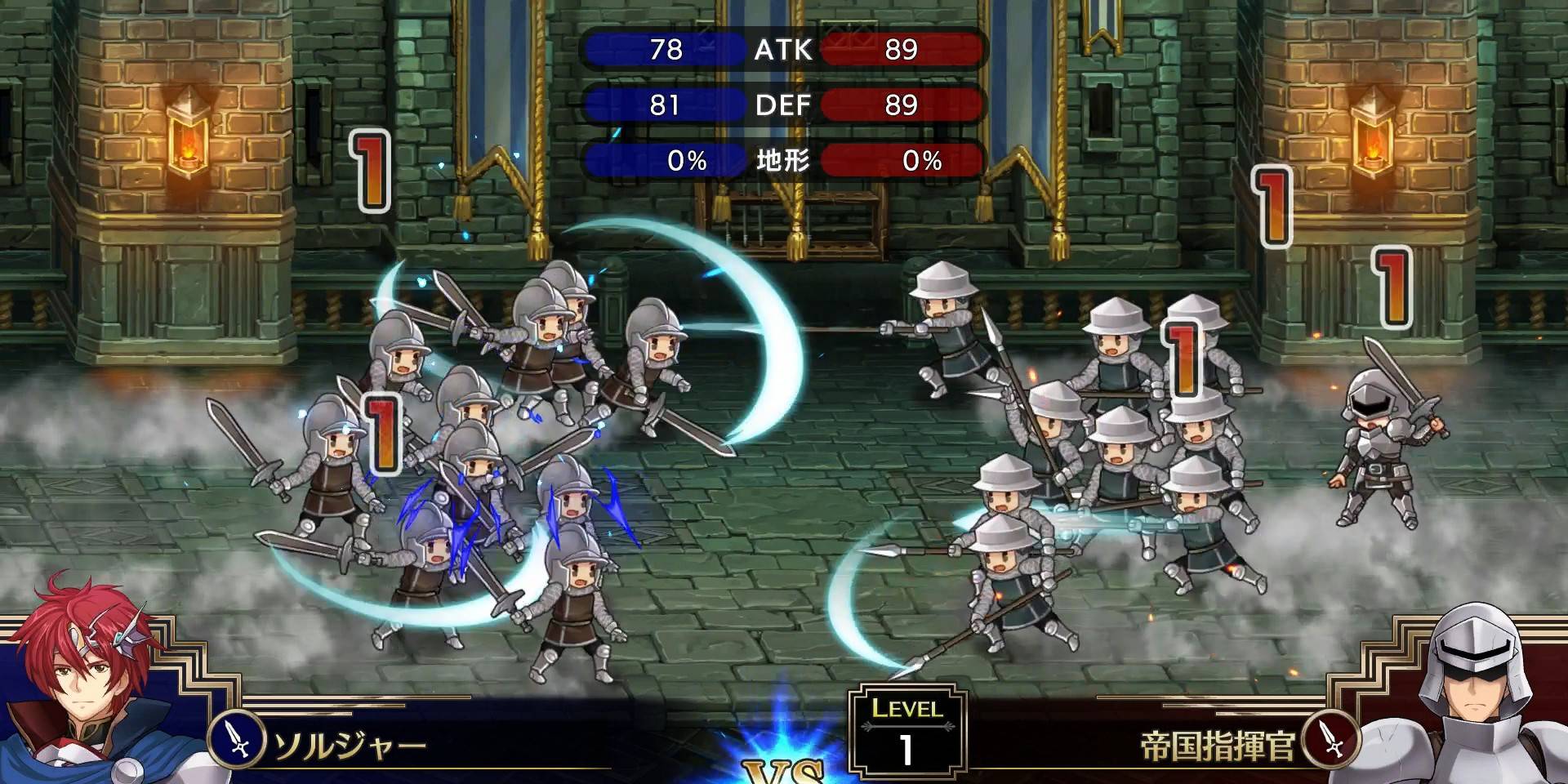
Task: Toggle the blue 0% terrain bonus indicator
Action: click(x=661, y=160)
